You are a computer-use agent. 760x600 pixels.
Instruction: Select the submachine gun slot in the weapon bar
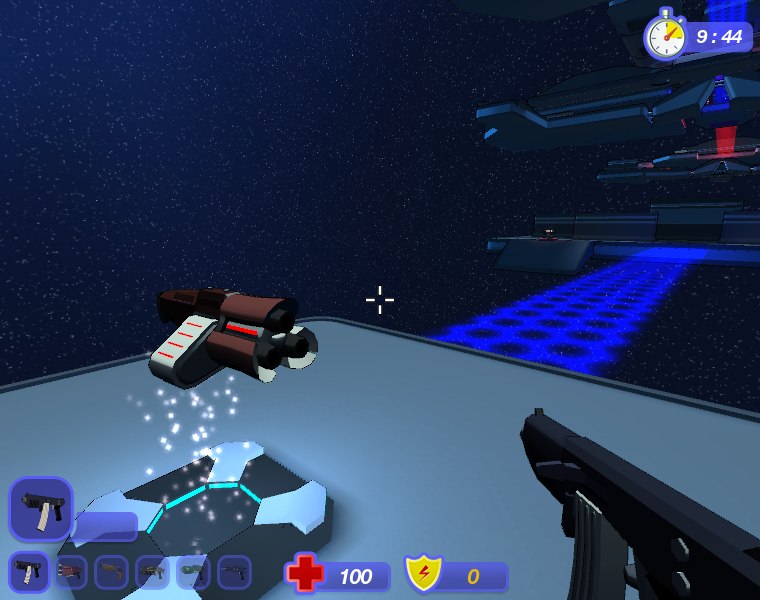pos(28,572)
